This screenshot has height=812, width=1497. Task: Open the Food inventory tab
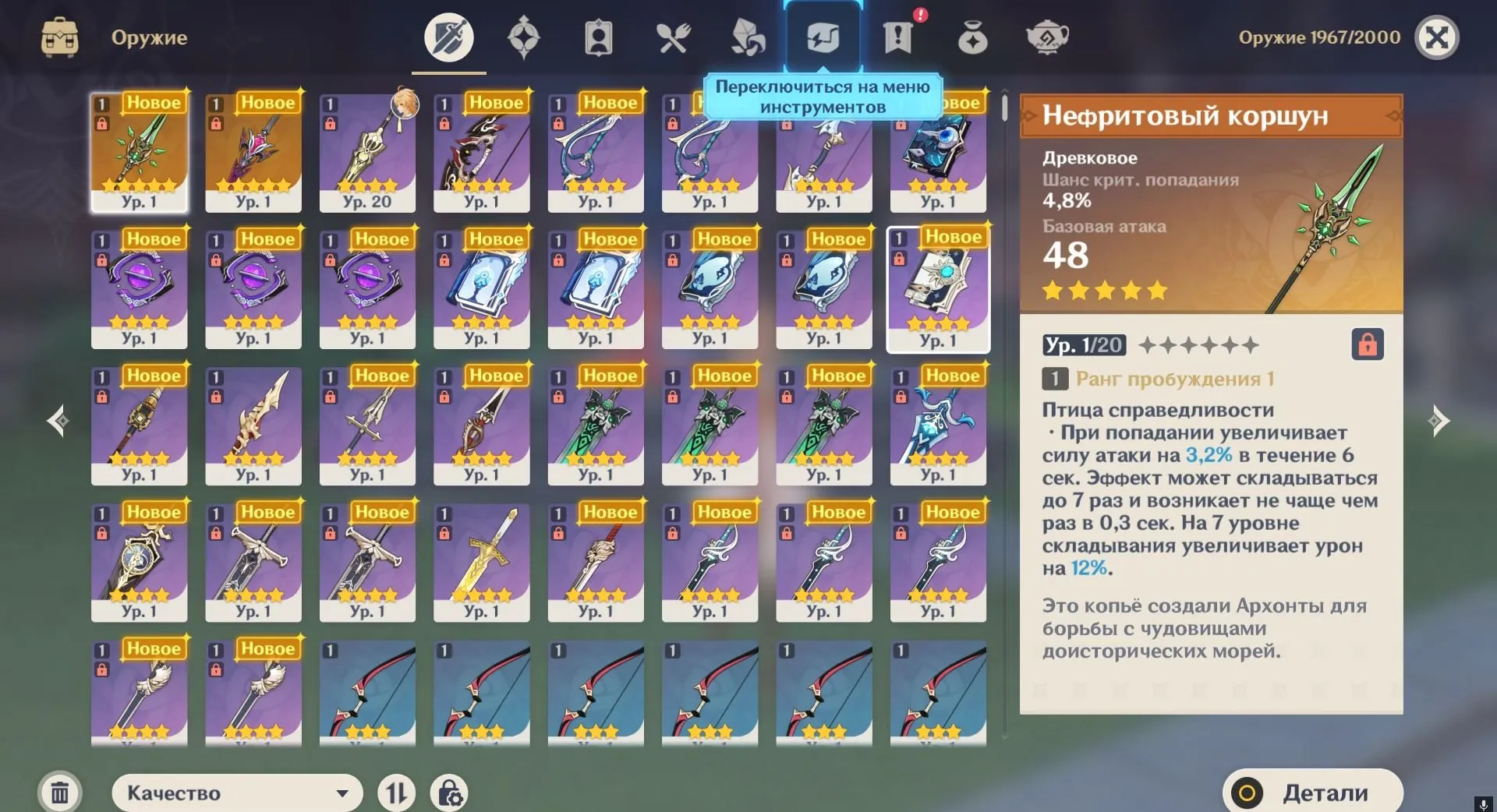click(x=673, y=35)
